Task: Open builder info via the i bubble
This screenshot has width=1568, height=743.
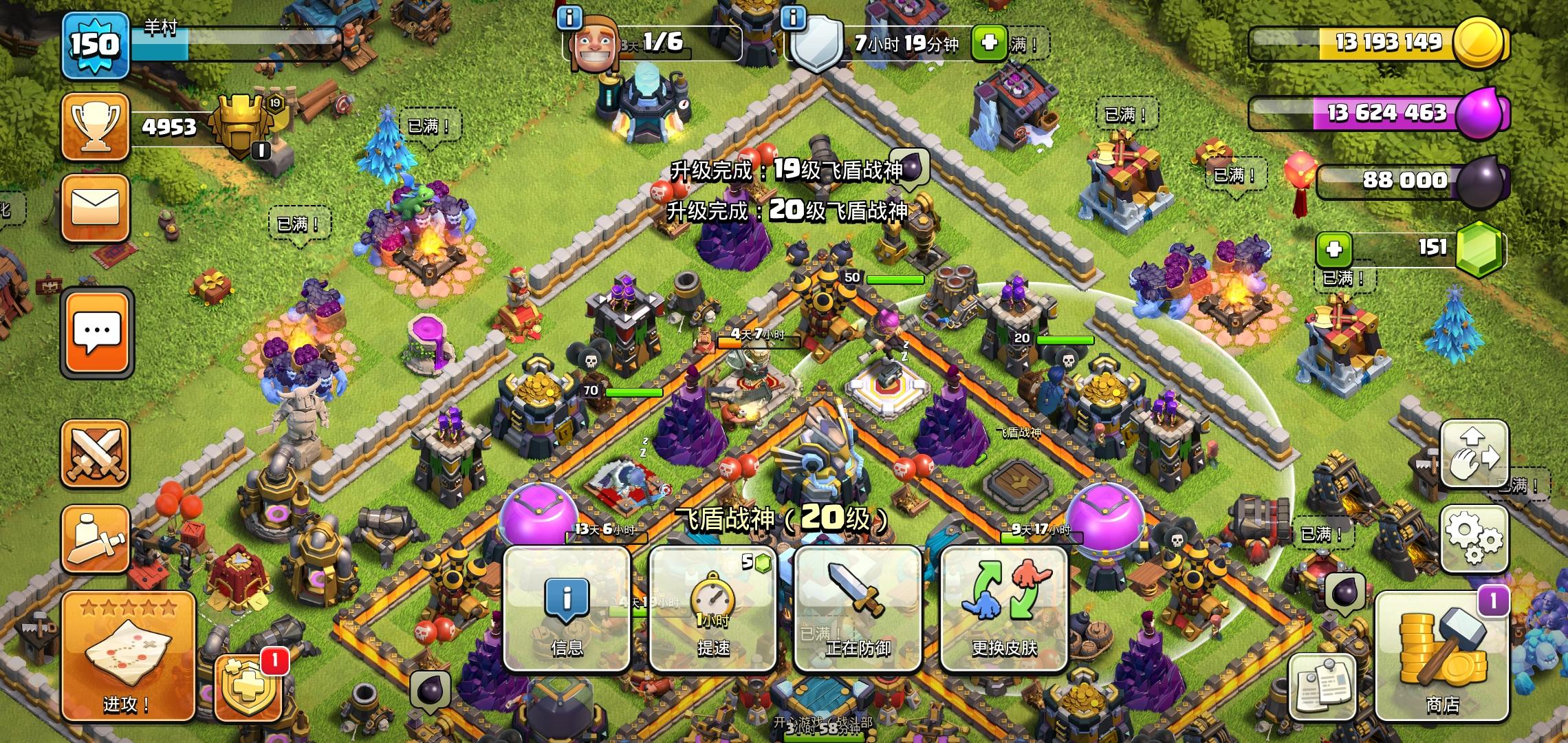Action: 568,17
